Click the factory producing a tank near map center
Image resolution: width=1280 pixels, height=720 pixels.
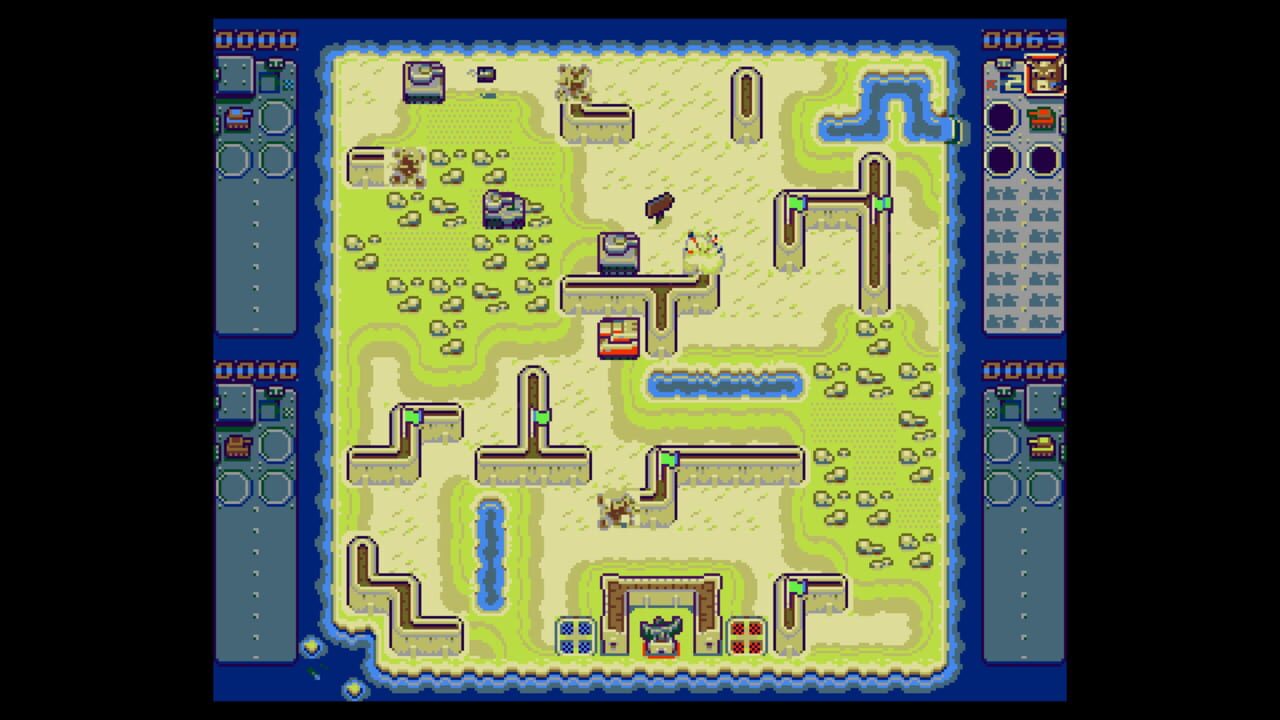pyautogui.click(x=618, y=250)
